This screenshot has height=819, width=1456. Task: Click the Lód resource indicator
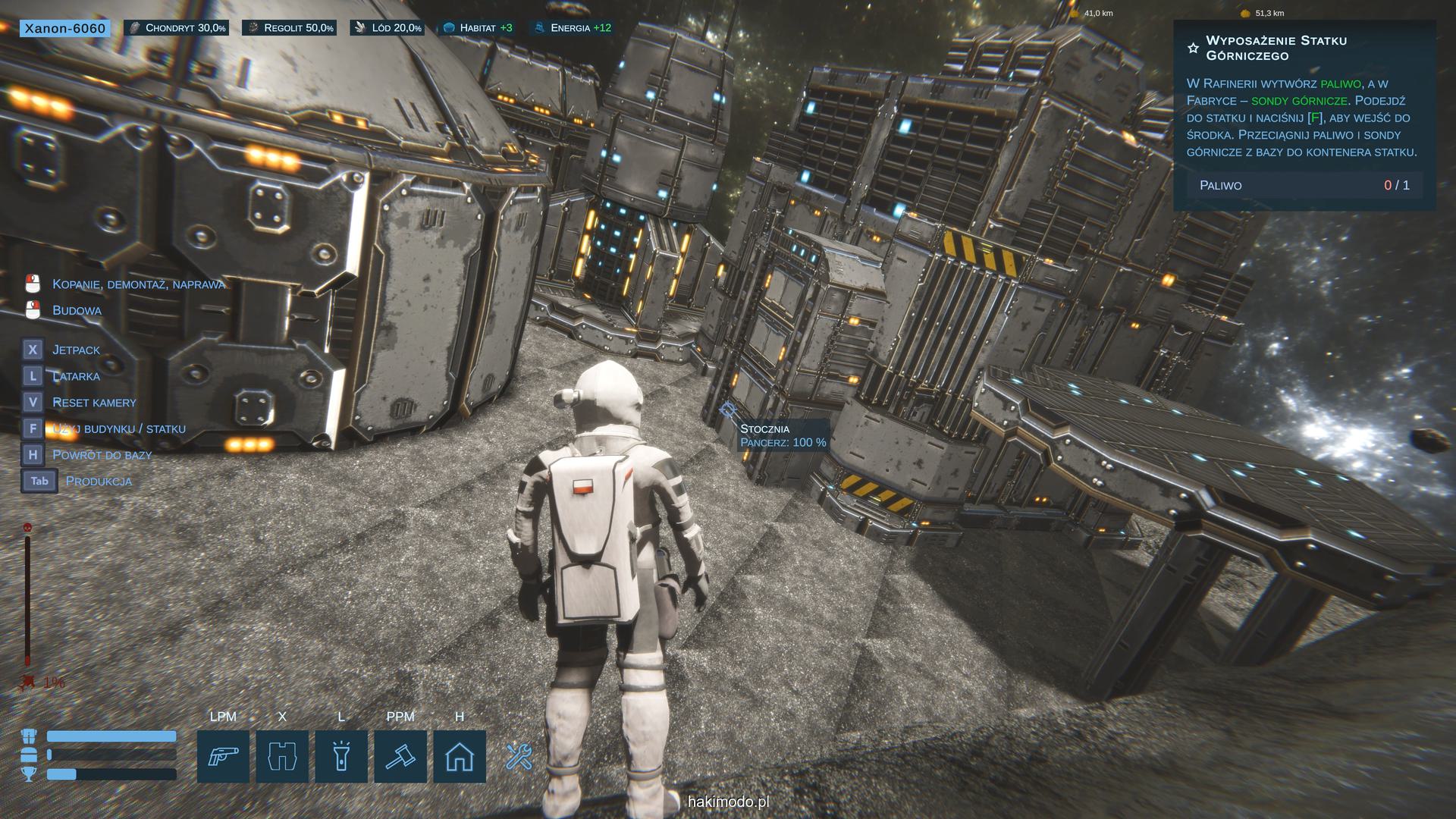click(387, 28)
